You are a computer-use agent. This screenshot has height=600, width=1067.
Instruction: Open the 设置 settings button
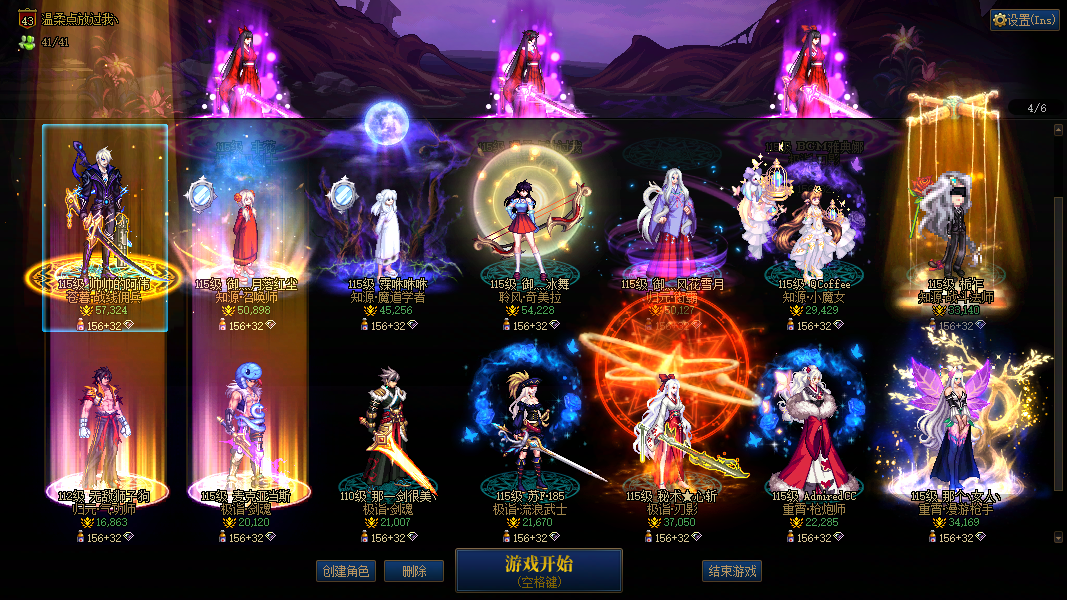tap(1024, 19)
